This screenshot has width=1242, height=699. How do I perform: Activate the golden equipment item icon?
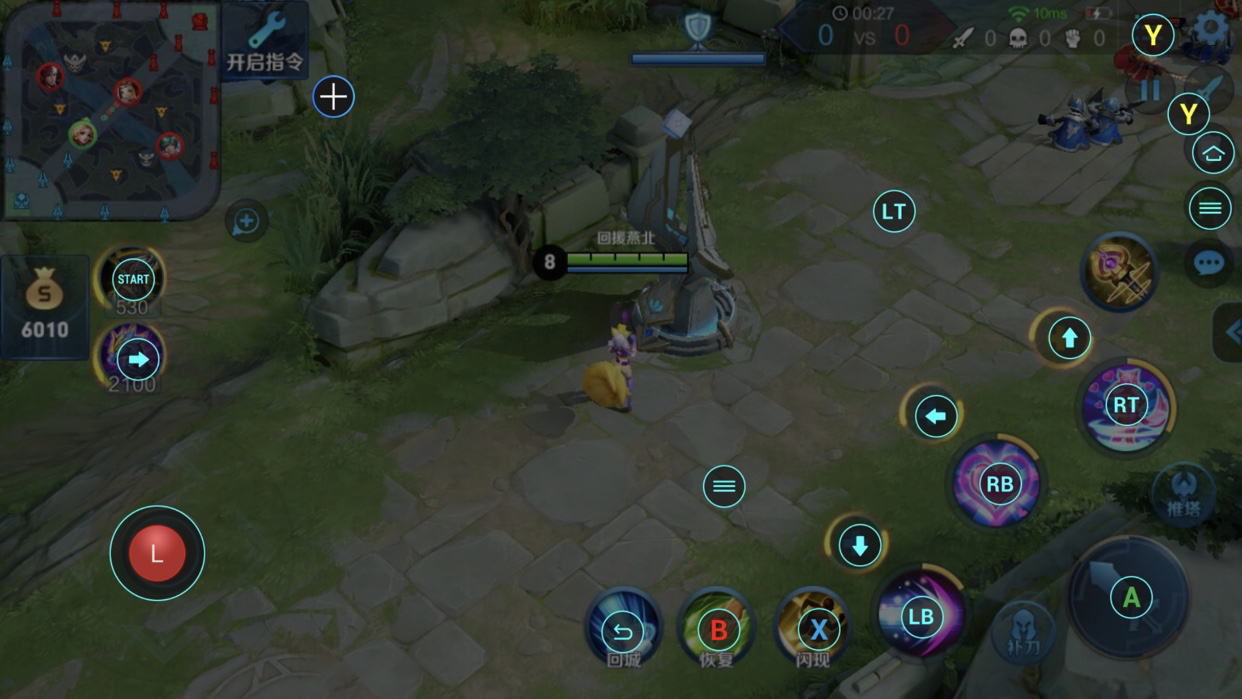[x=1120, y=270]
